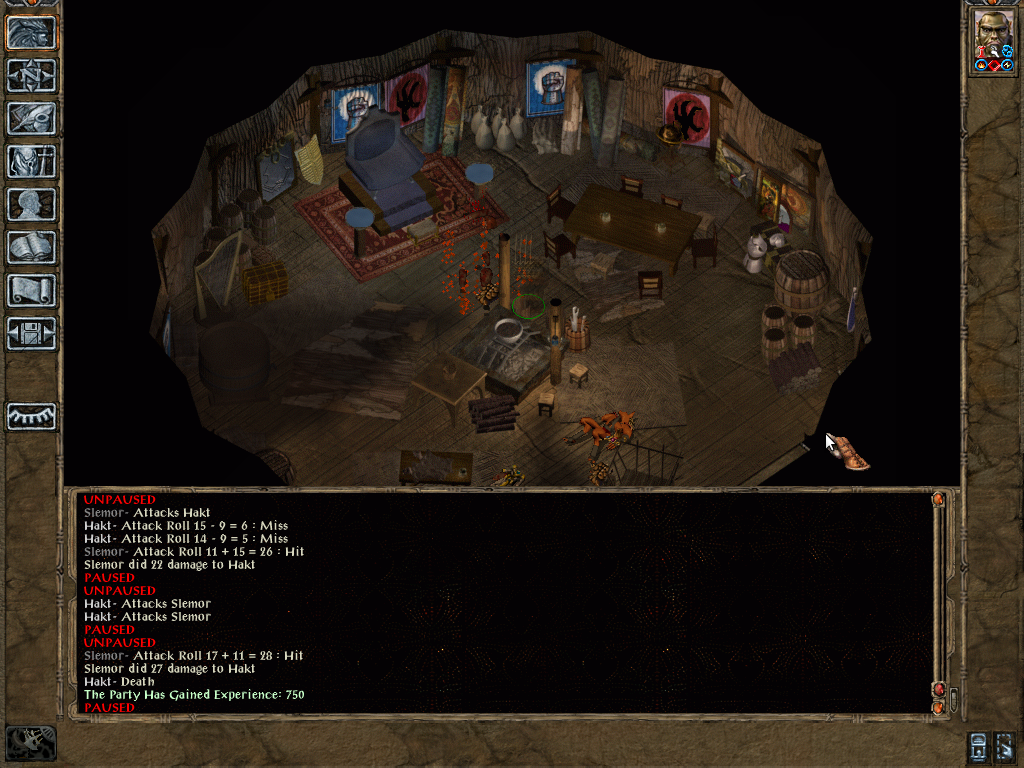This screenshot has height=768, width=1024.
Task: Open the priest scroll button
Action: [32, 290]
